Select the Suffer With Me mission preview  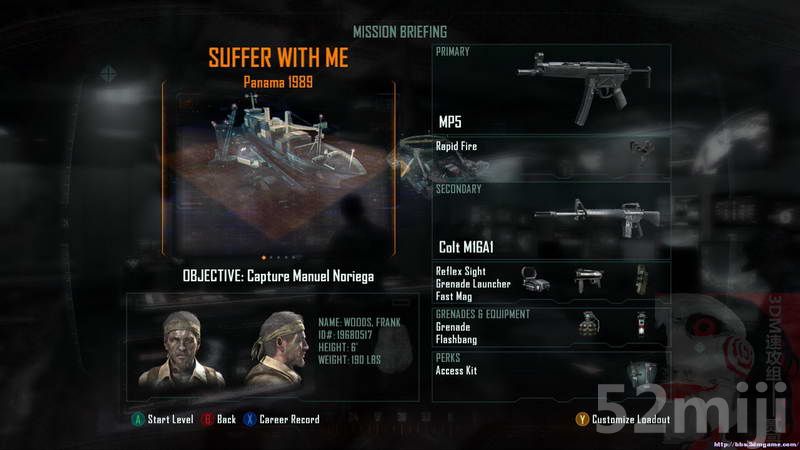coord(278,165)
